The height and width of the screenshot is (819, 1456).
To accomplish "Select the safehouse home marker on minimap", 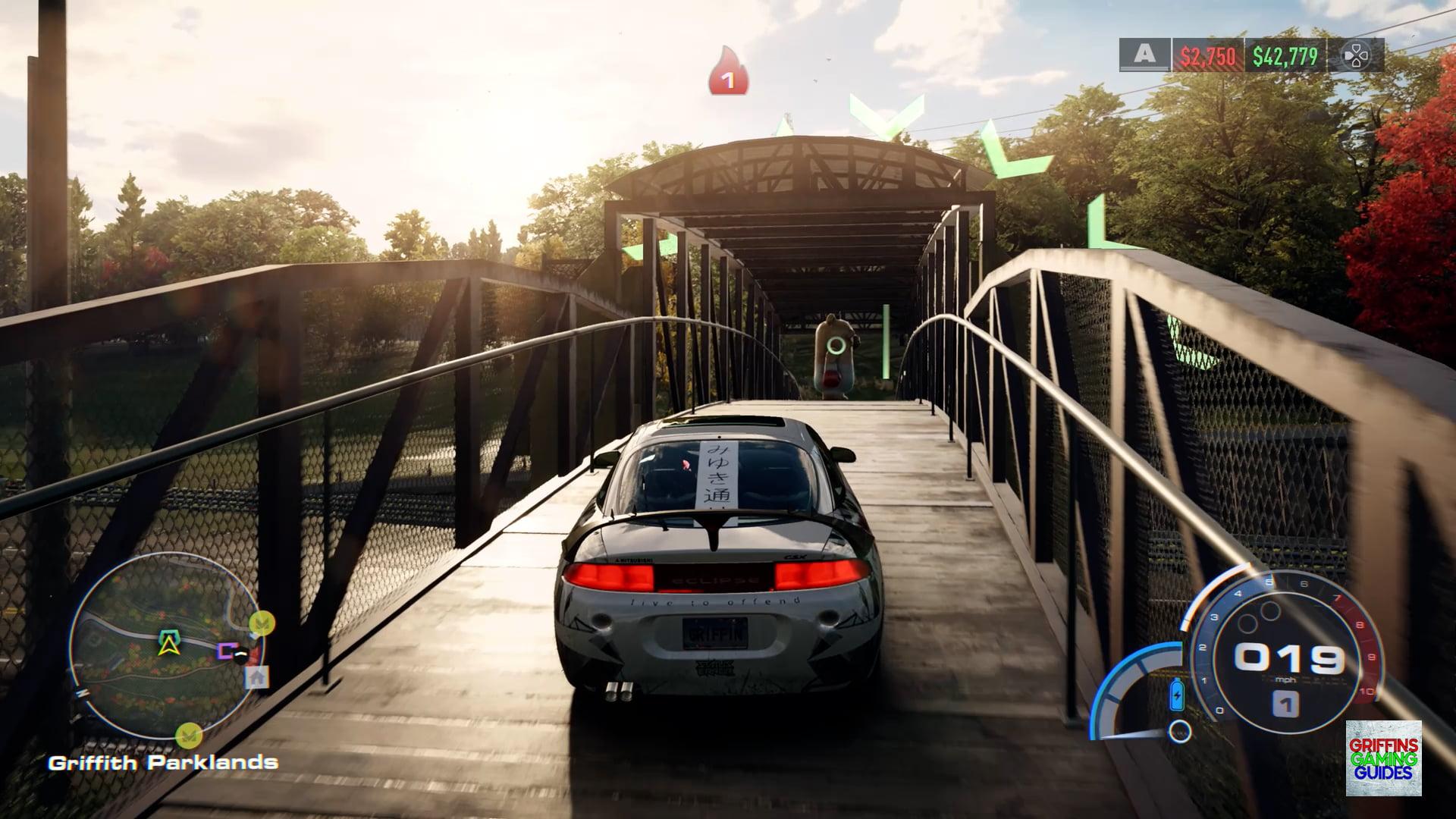I will pyautogui.click(x=257, y=676).
